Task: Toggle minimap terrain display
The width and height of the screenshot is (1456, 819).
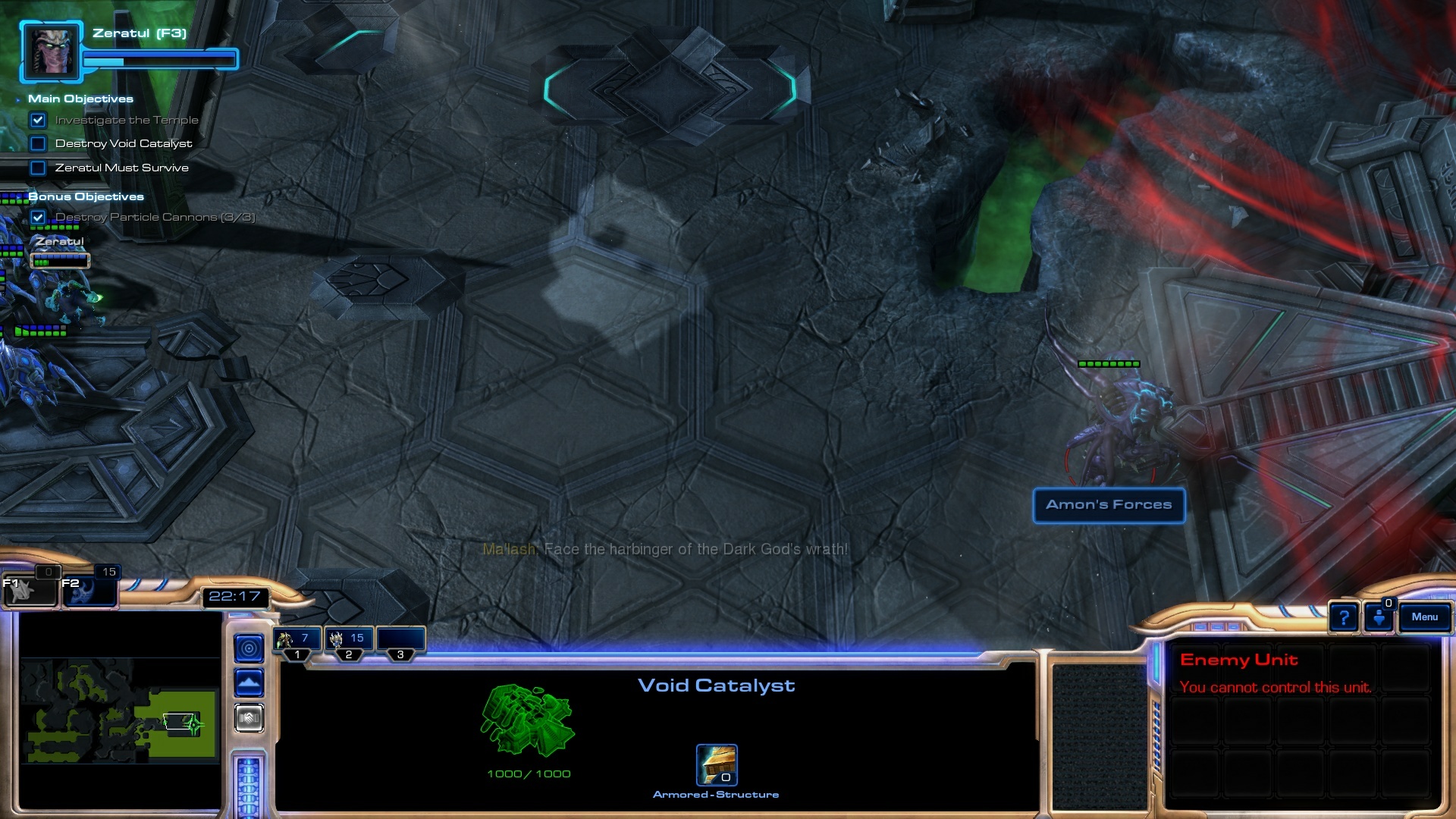Action: [x=249, y=683]
